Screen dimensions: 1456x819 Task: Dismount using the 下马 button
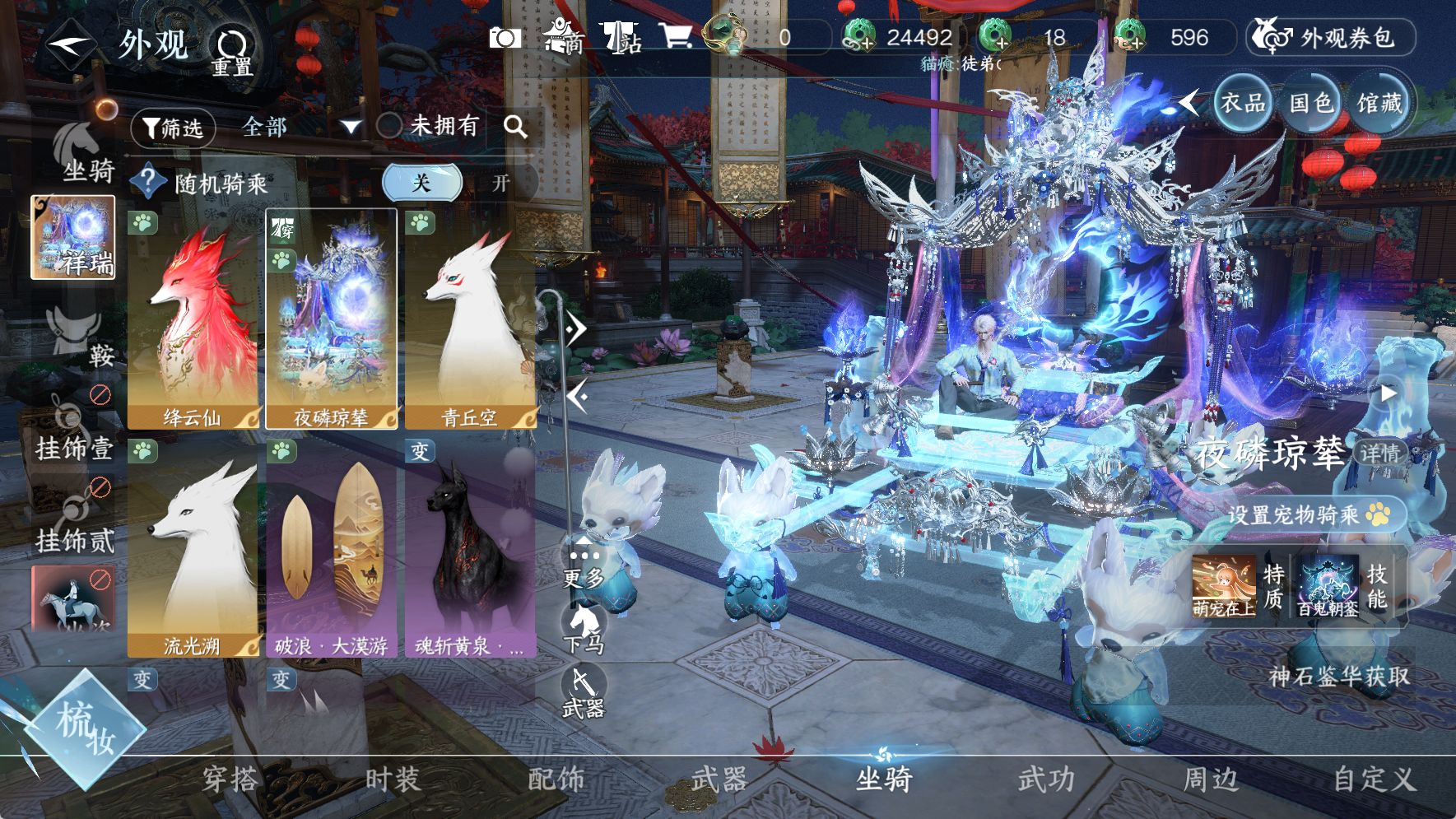(x=584, y=630)
